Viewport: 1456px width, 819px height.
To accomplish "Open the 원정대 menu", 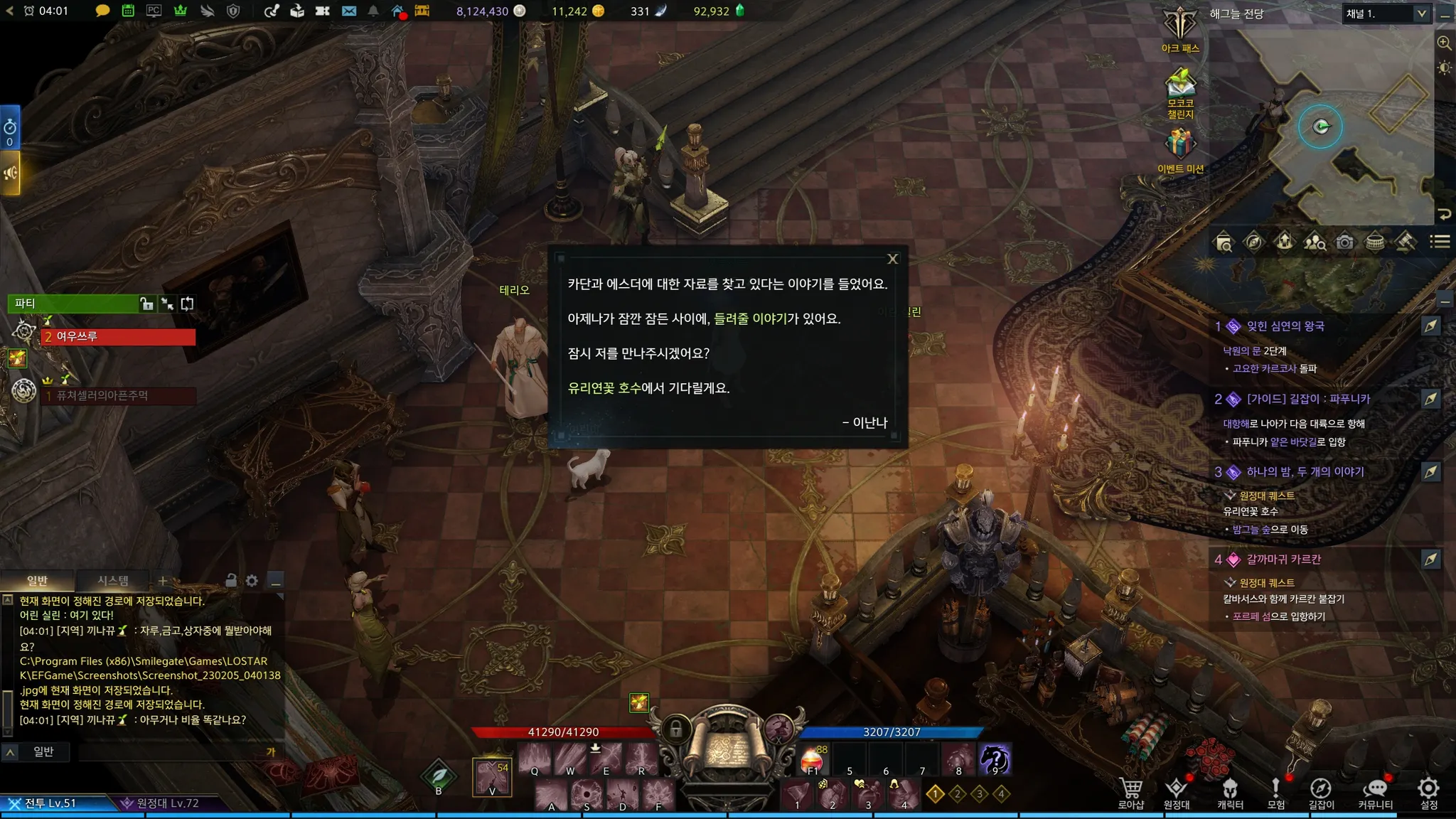I will 1177,793.
